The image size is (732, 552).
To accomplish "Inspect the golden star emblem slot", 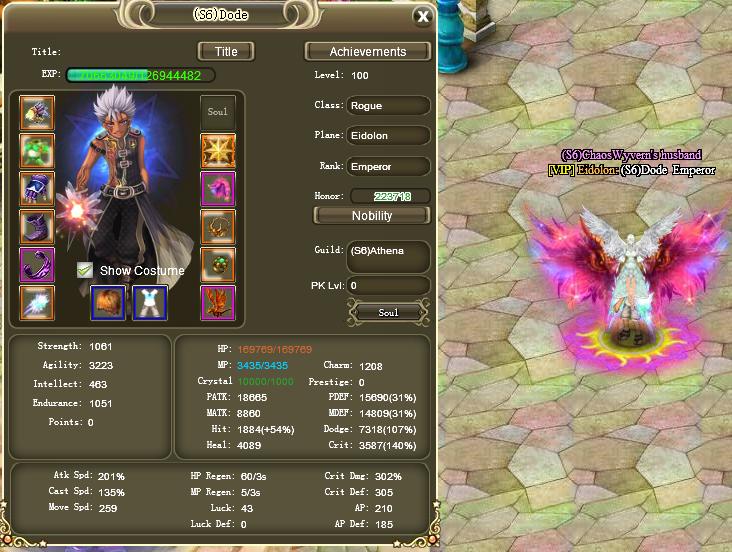I will point(217,151).
